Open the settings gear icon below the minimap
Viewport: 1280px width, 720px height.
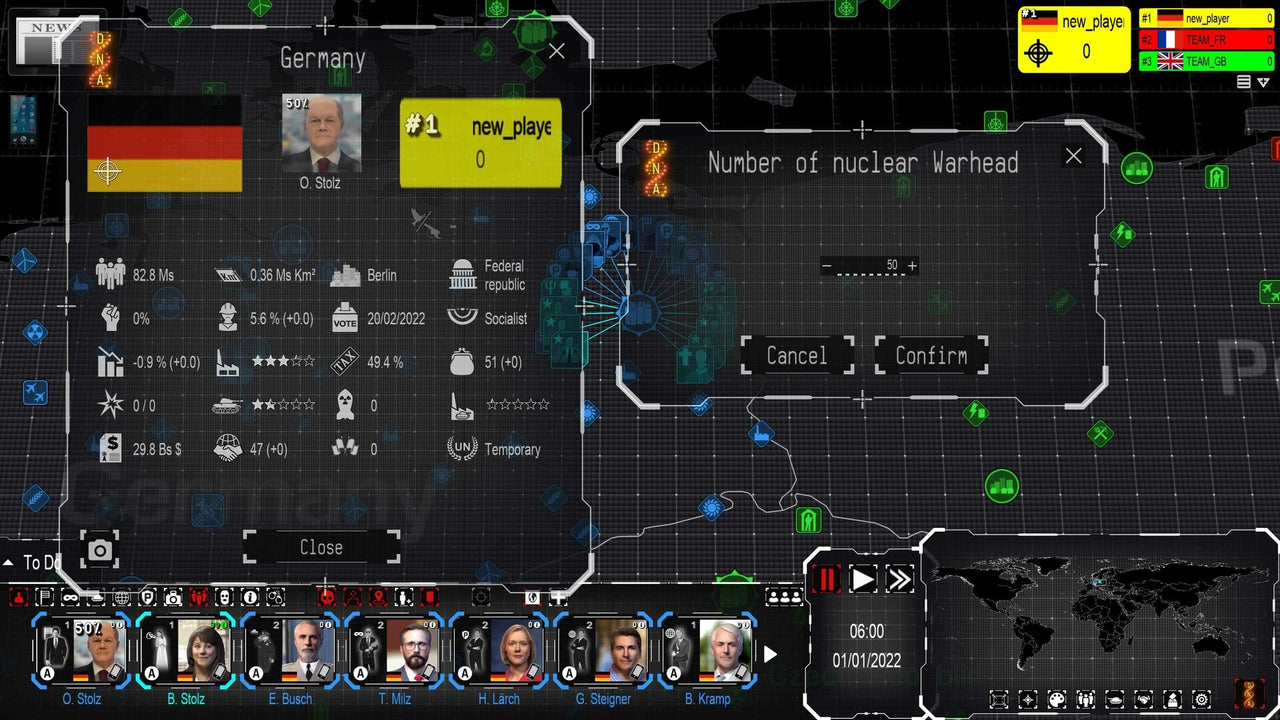click(x=1201, y=699)
